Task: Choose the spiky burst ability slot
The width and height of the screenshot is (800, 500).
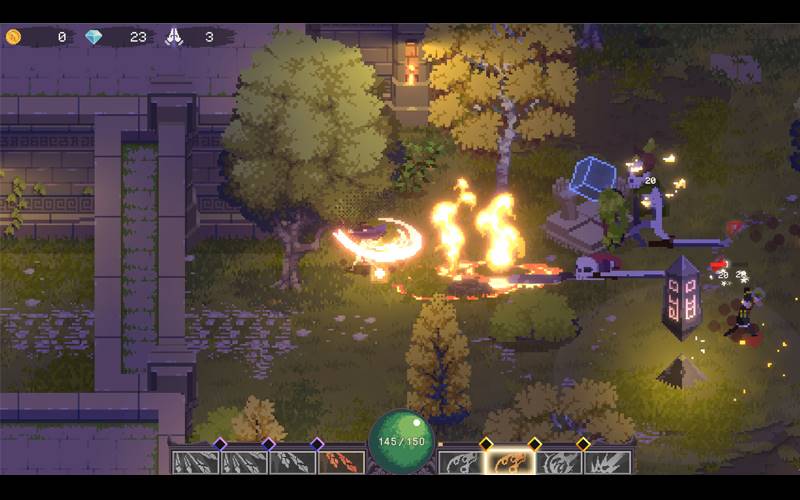Action: 607,463
